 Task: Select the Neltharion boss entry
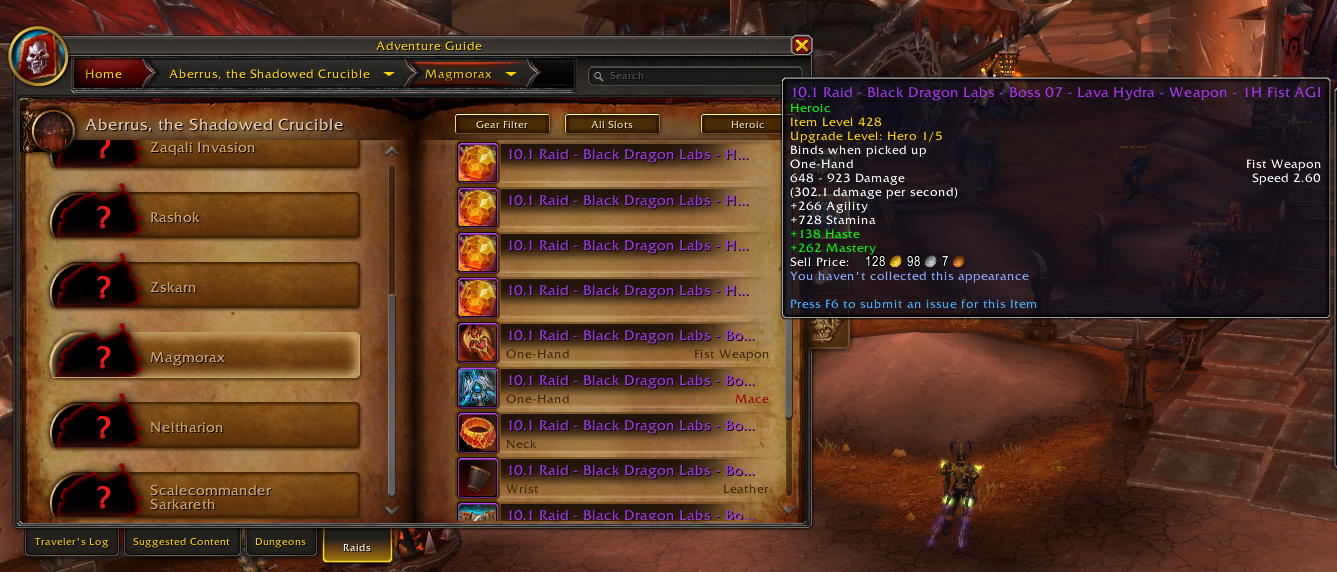(205, 427)
